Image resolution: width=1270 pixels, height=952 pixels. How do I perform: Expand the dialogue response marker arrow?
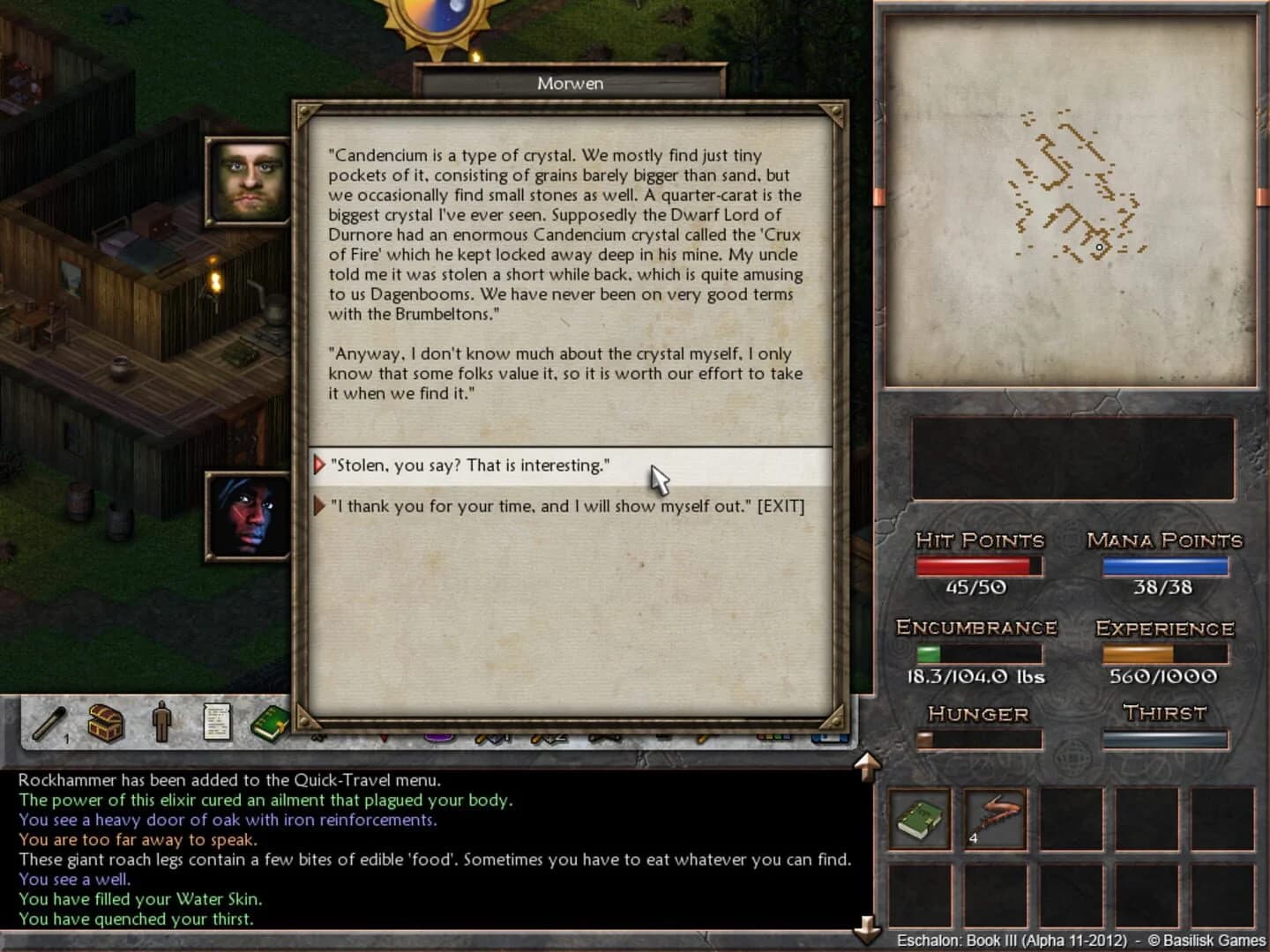pyautogui.click(x=319, y=465)
